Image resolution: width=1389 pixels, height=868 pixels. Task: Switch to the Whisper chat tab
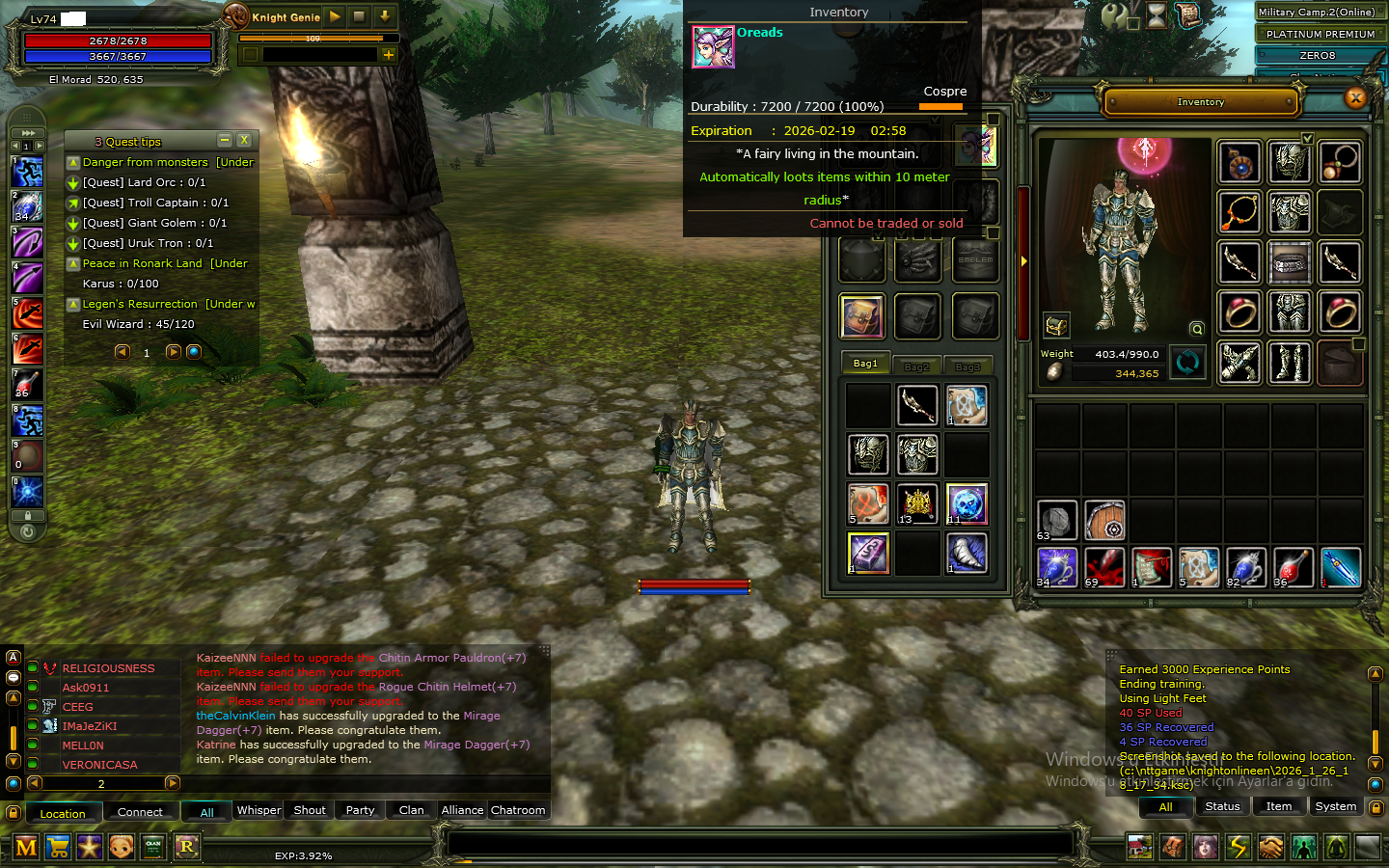[258, 810]
